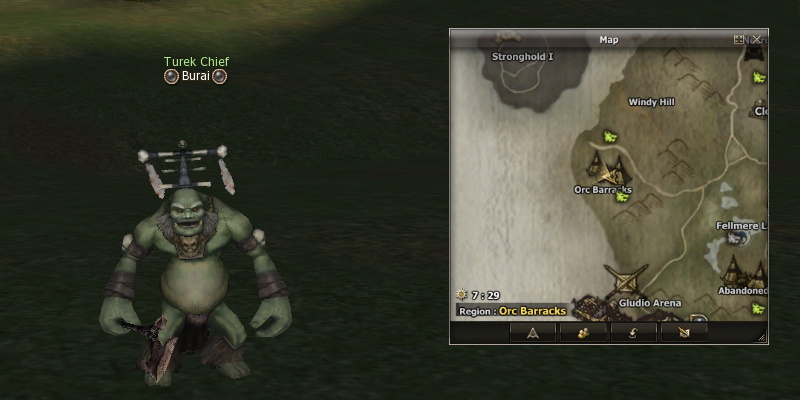Click the Map window title bar
Screen dimensions: 800x400
pyautogui.click(x=608, y=40)
